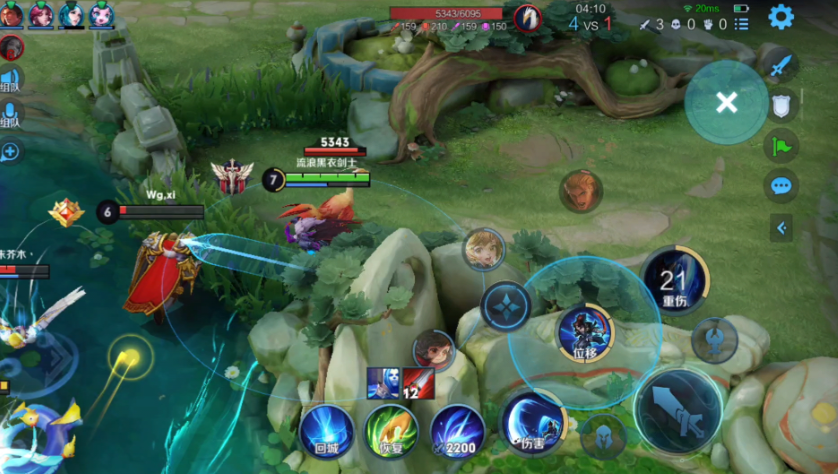This screenshot has width=838, height=474.
Task: Collapse the signal panel with the arrow
Action: coord(782,228)
